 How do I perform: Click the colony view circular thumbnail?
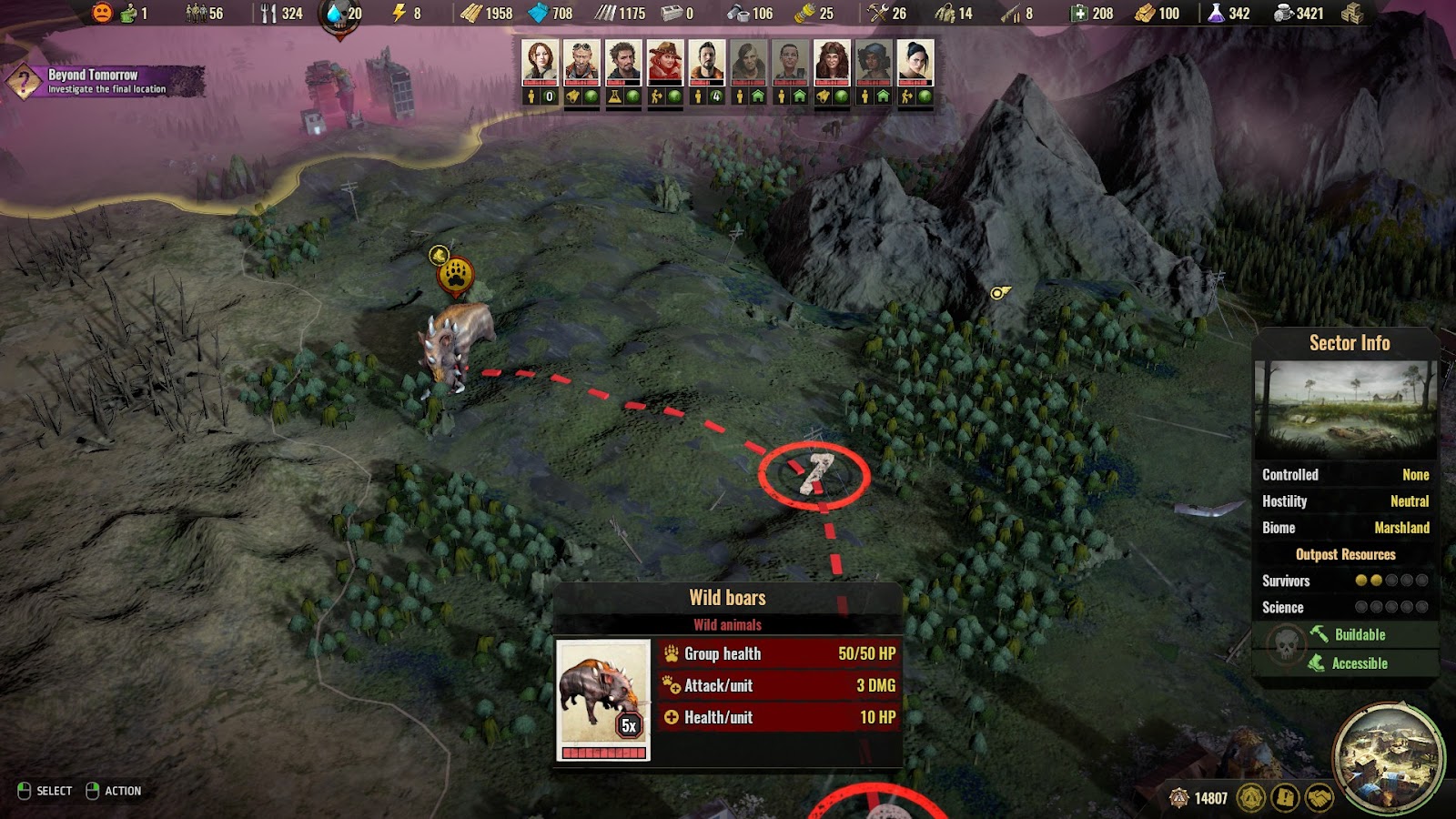pyautogui.click(x=1388, y=758)
